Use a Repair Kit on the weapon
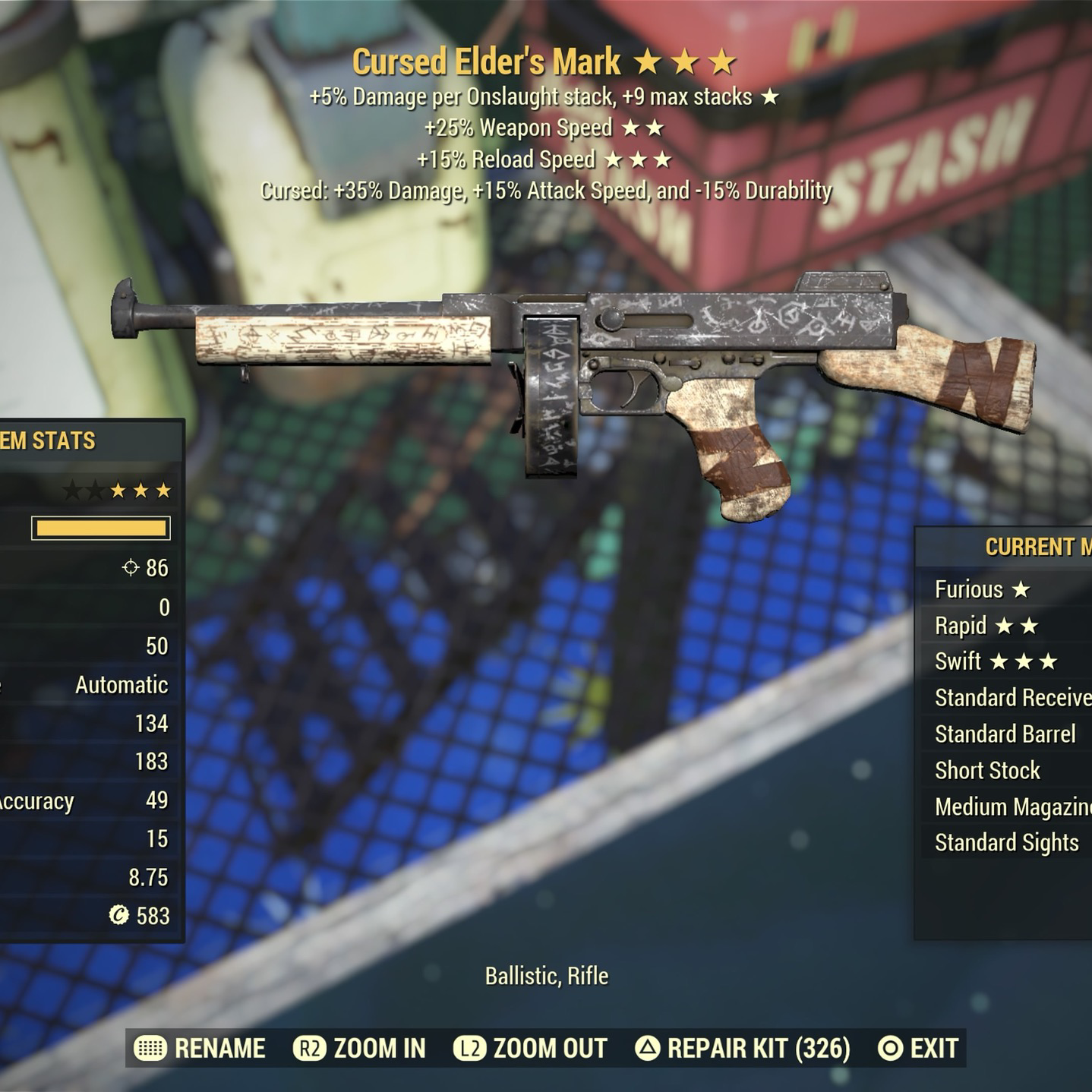Viewport: 1092px width, 1092px height. pyautogui.click(x=743, y=1049)
